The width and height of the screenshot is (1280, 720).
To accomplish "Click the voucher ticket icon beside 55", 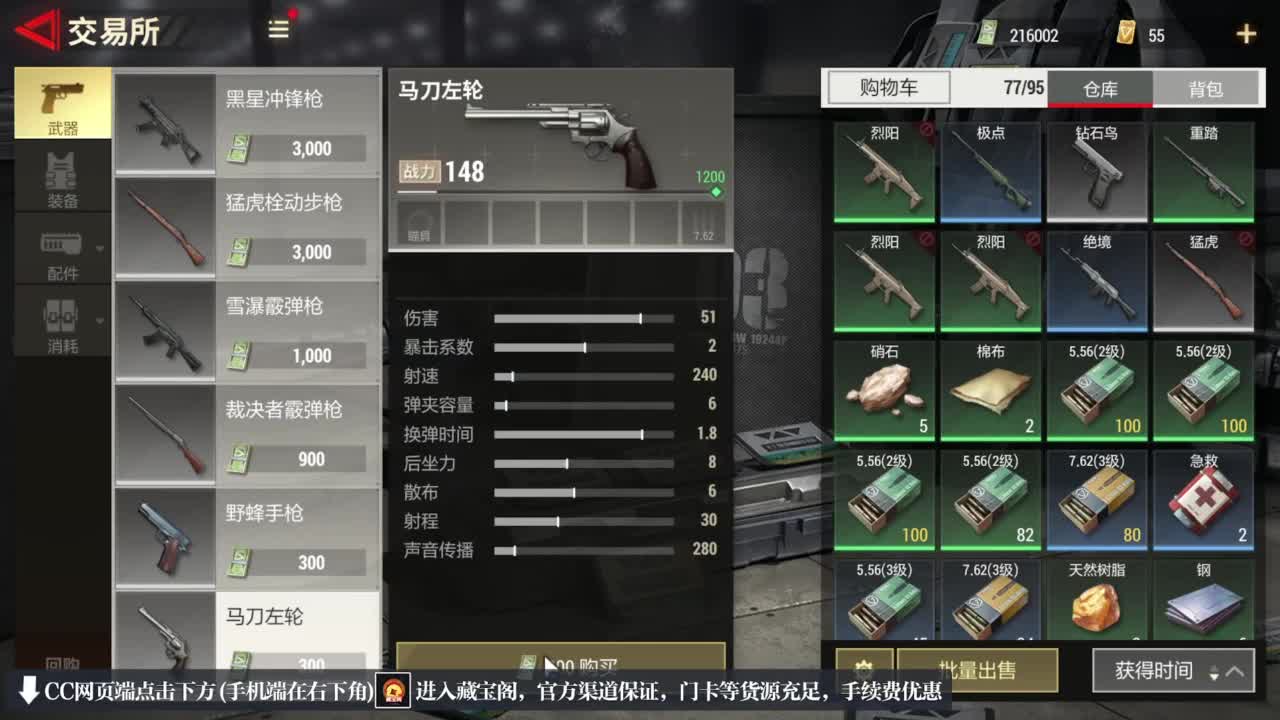I will 1125,33.
